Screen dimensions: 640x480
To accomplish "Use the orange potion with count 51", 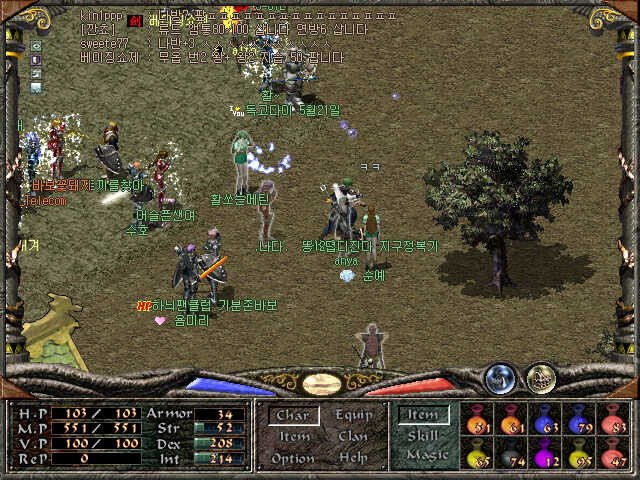I will tap(478, 420).
